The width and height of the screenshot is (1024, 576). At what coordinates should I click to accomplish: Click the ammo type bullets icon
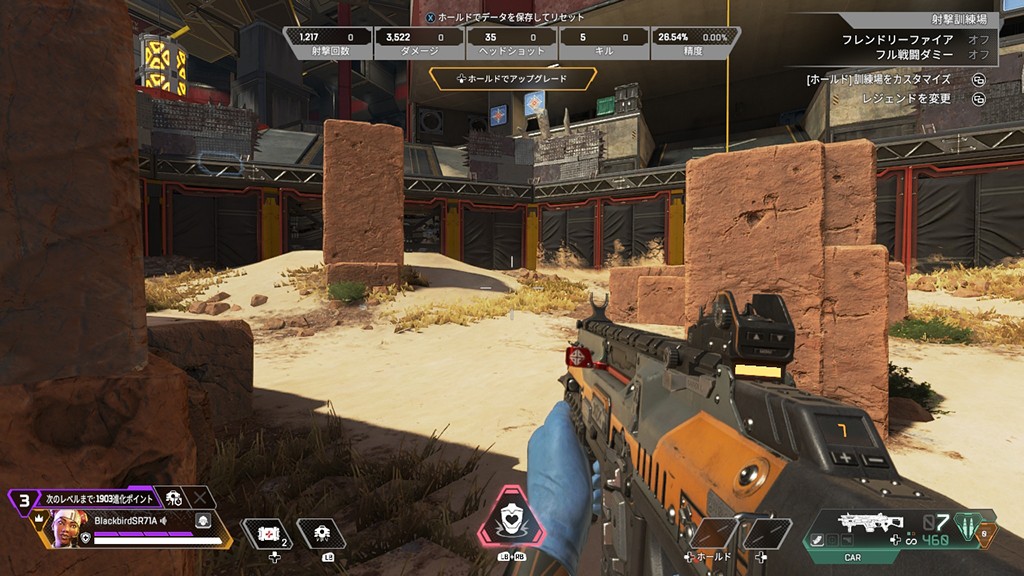(968, 525)
